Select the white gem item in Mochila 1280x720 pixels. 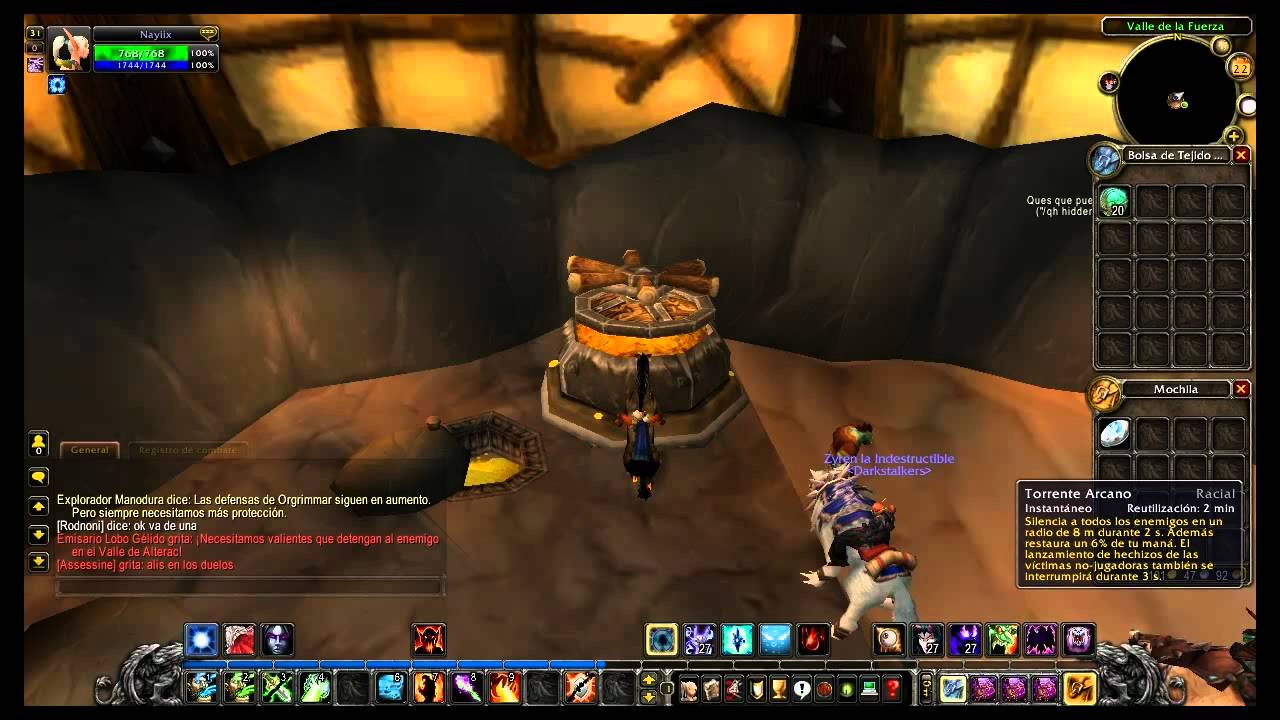tap(1114, 433)
